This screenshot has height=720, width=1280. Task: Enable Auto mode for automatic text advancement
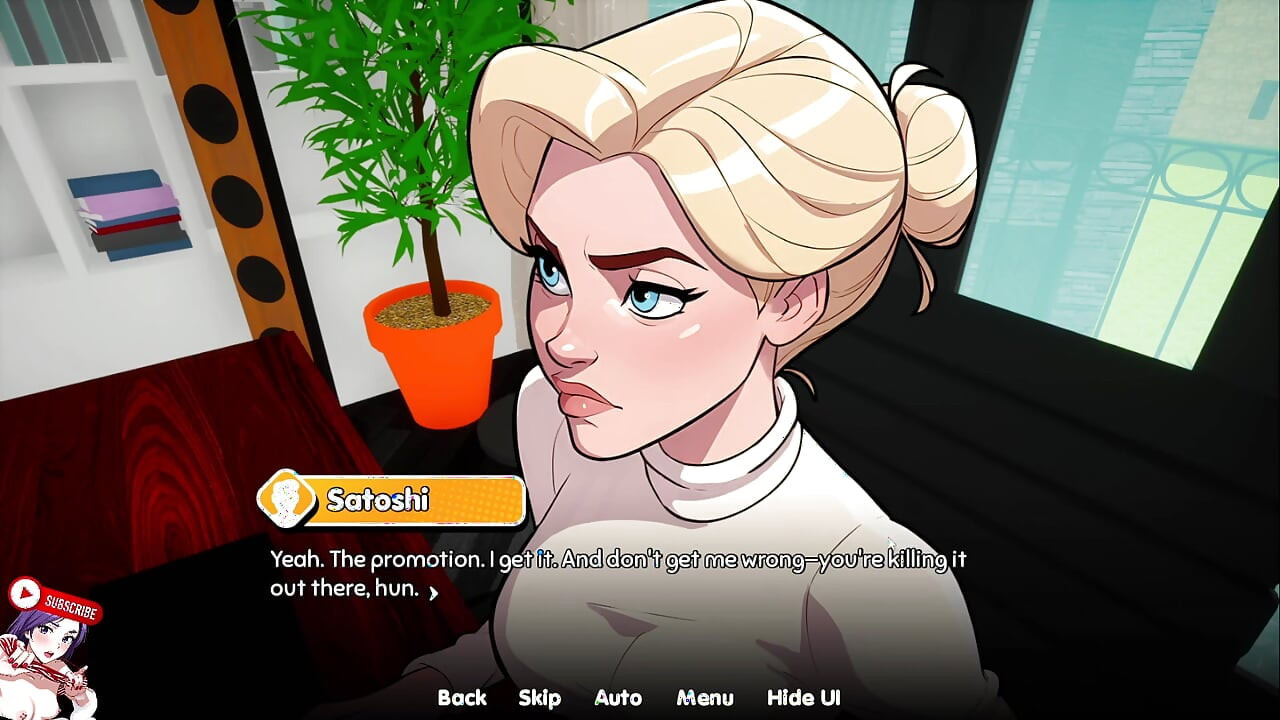618,697
